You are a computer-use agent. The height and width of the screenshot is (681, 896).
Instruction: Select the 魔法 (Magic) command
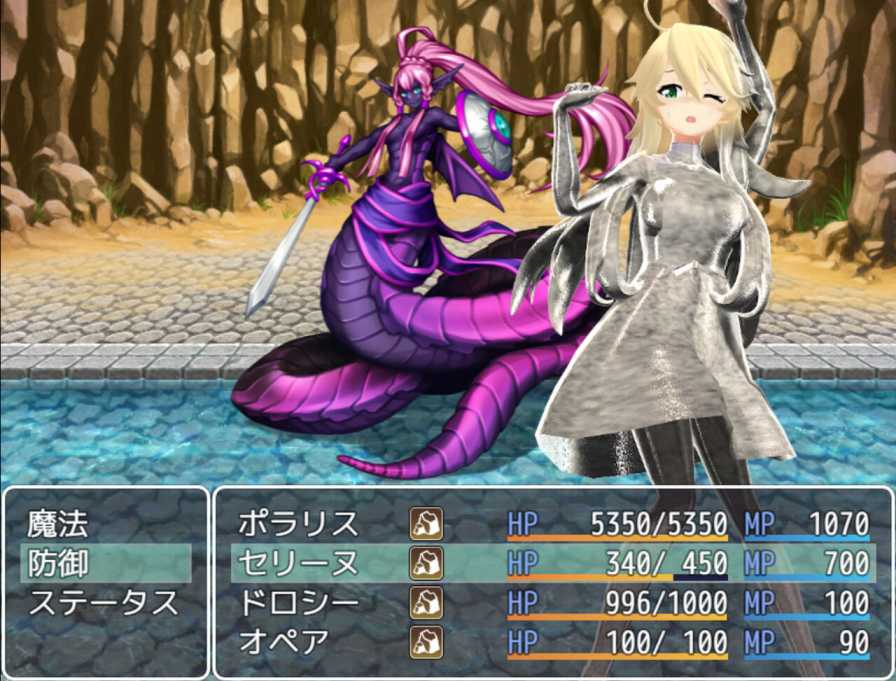[58, 523]
